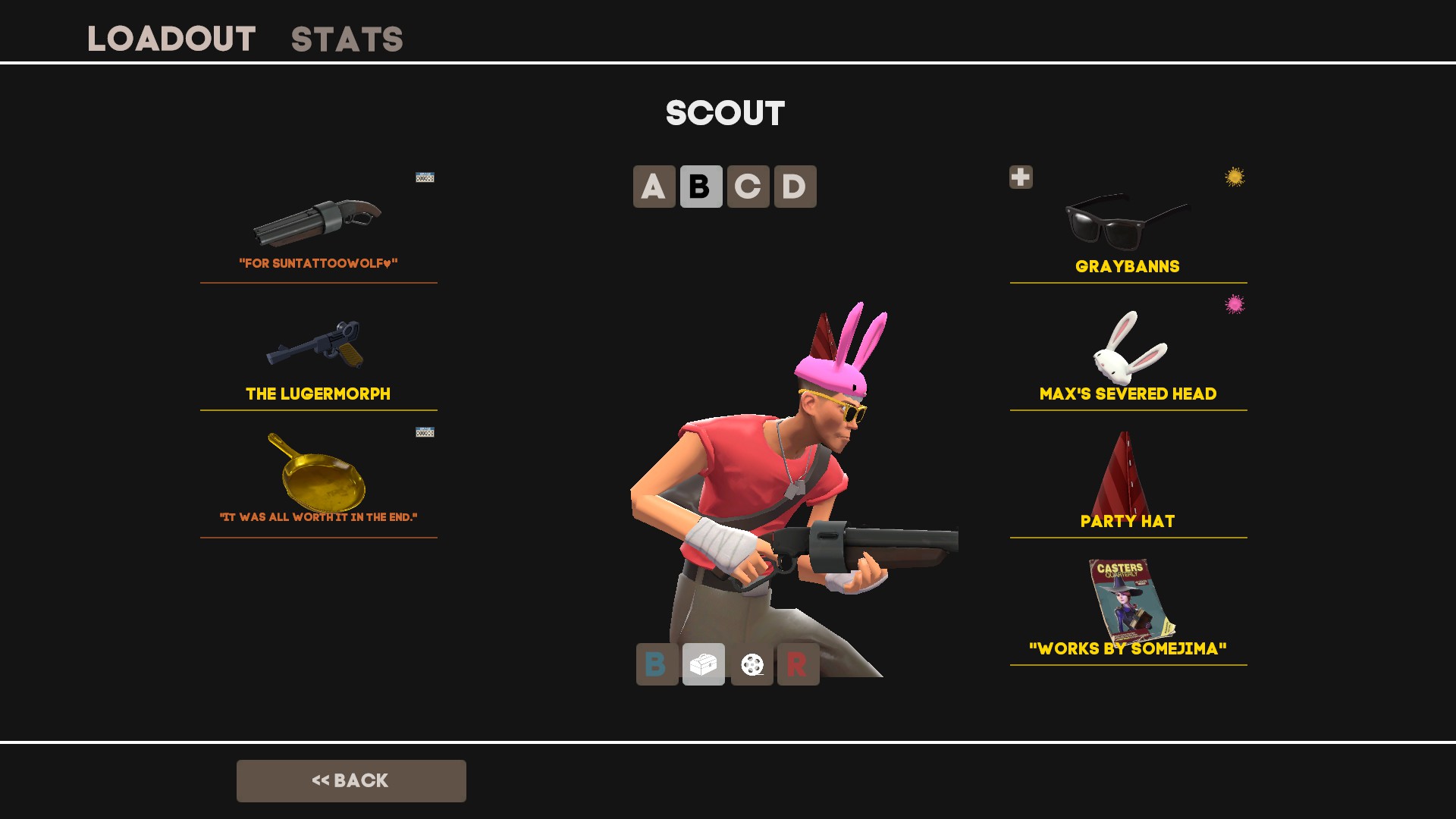Open the Stats tab

tap(347, 39)
